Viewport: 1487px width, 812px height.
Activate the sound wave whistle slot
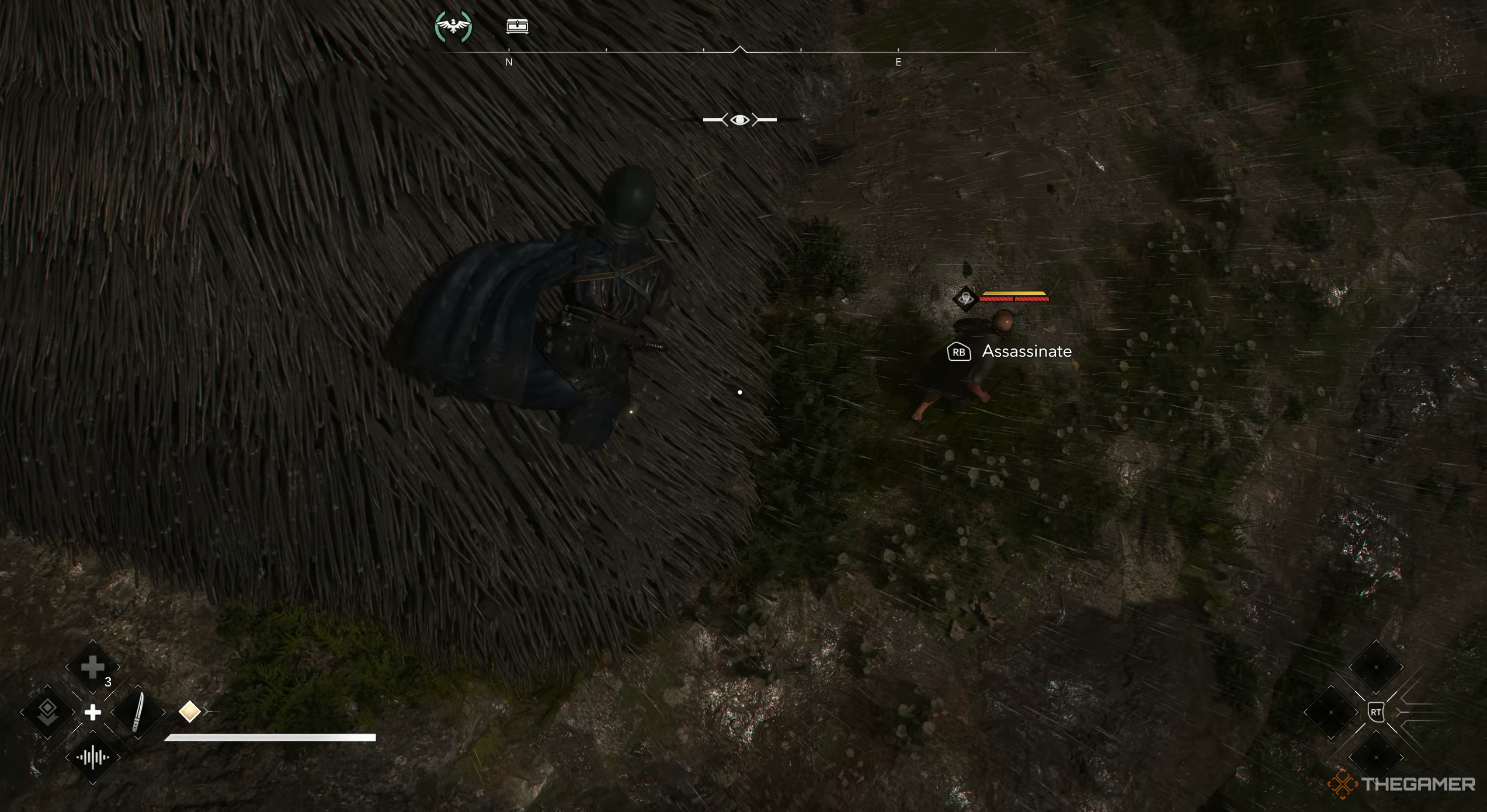(93, 758)
